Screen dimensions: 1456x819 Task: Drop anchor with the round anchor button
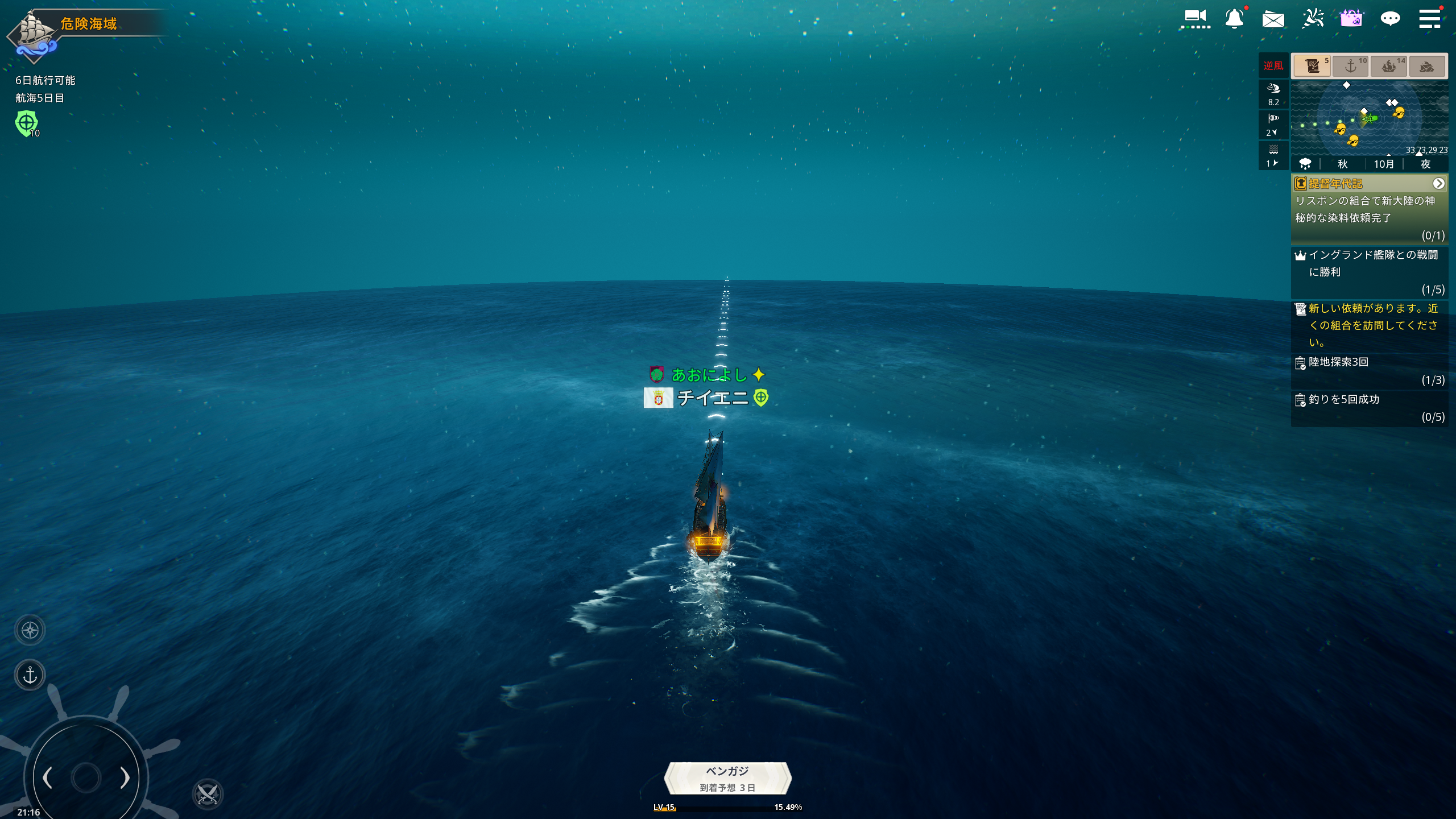point(30,675)
